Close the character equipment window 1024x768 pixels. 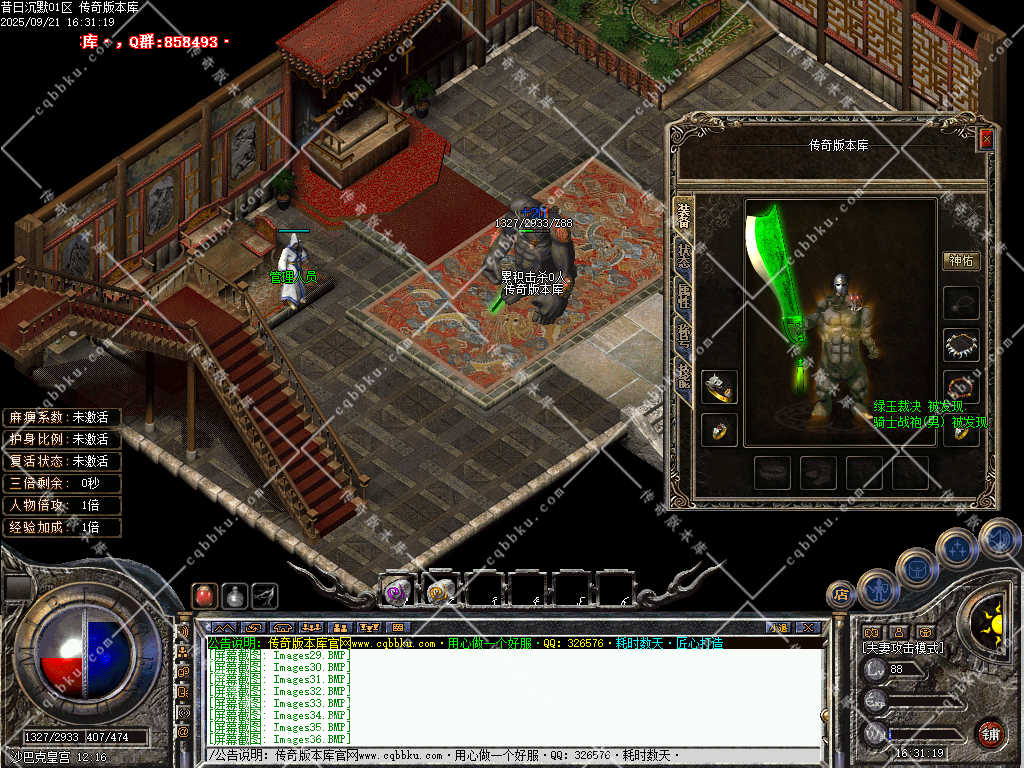tap(986, 139)
